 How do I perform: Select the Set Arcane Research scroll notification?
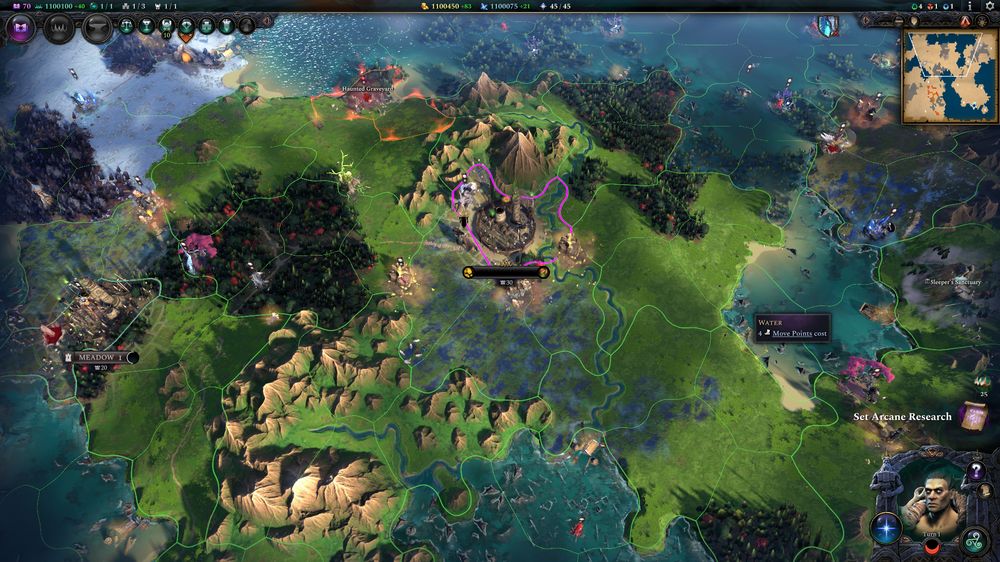click(x=970, y=415)
